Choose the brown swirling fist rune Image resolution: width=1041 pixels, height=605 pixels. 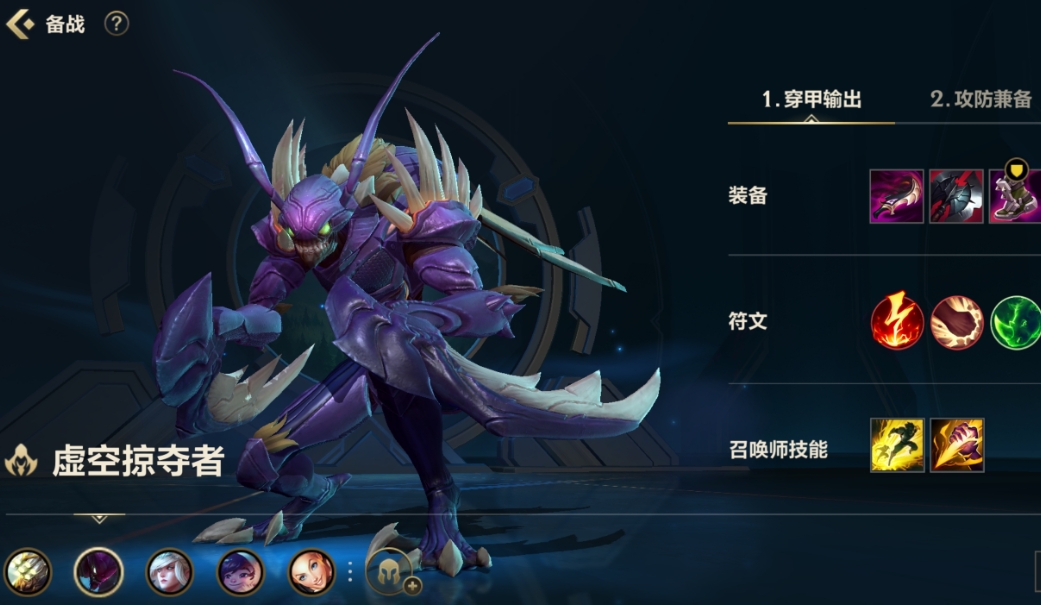click(956, 322)
